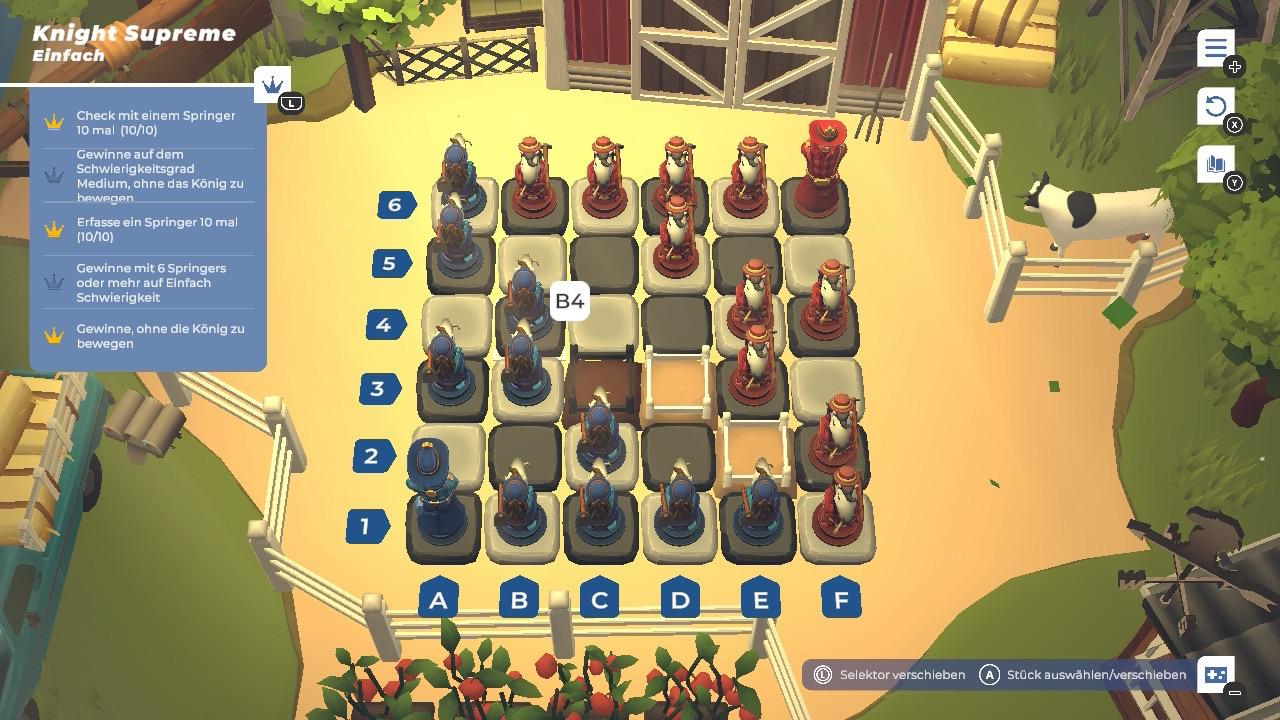The height and width of the screenshot is (720, 1280).
Task: Open the hamburger menu
Action: (x=1215, y=48)
